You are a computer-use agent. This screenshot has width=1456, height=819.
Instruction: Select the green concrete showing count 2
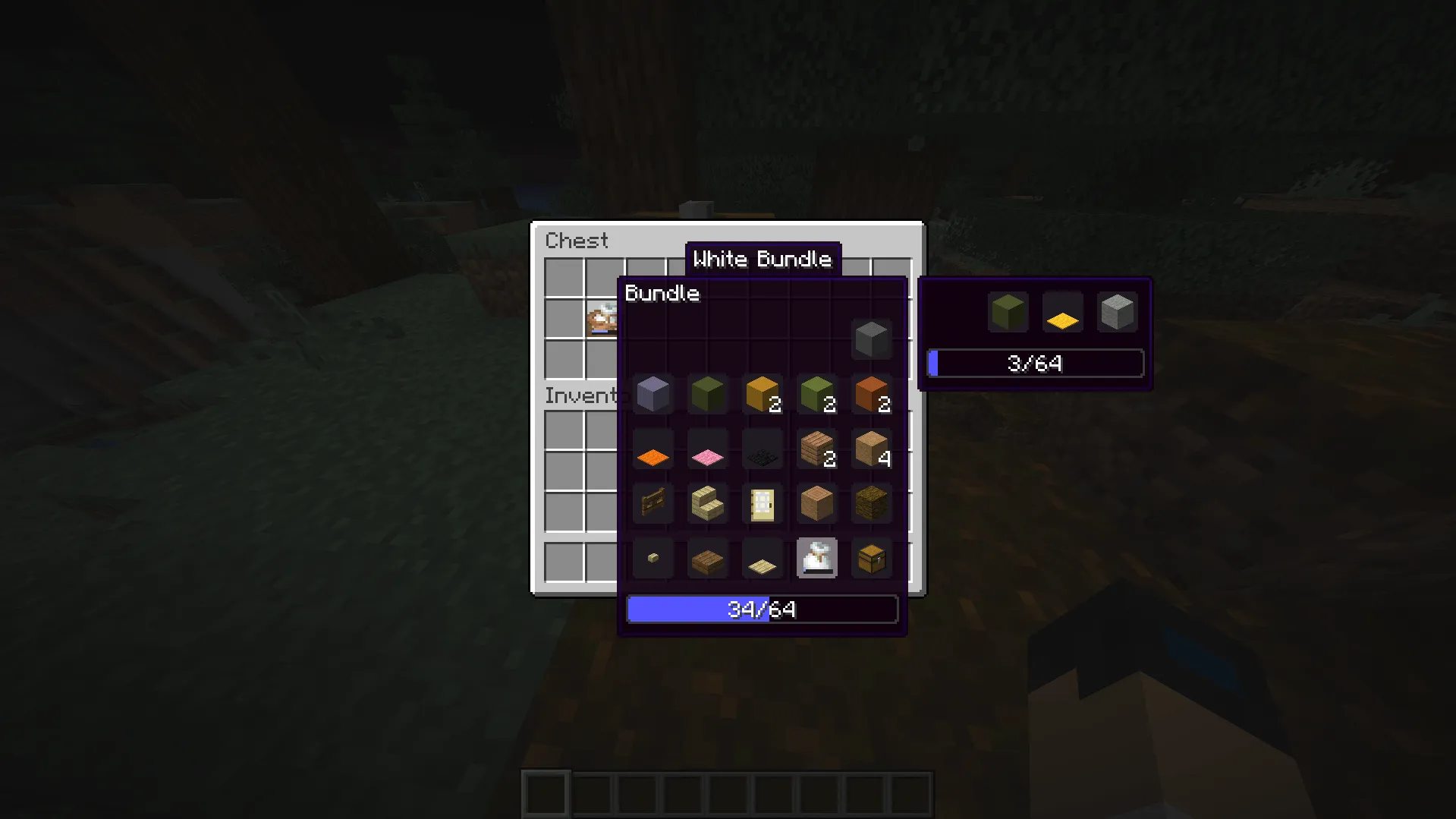click(816, 394)
